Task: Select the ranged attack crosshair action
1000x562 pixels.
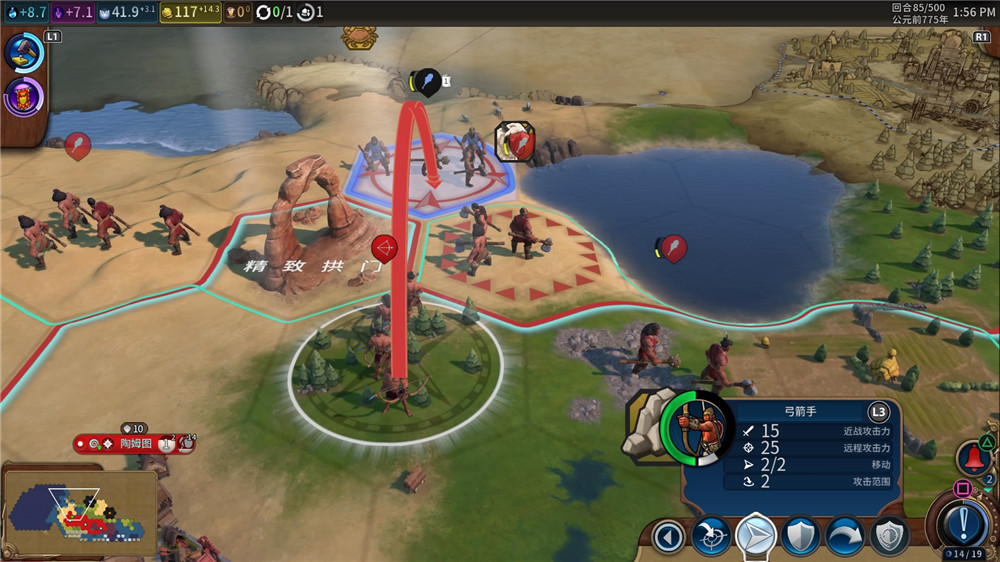Action: (712, 536)
